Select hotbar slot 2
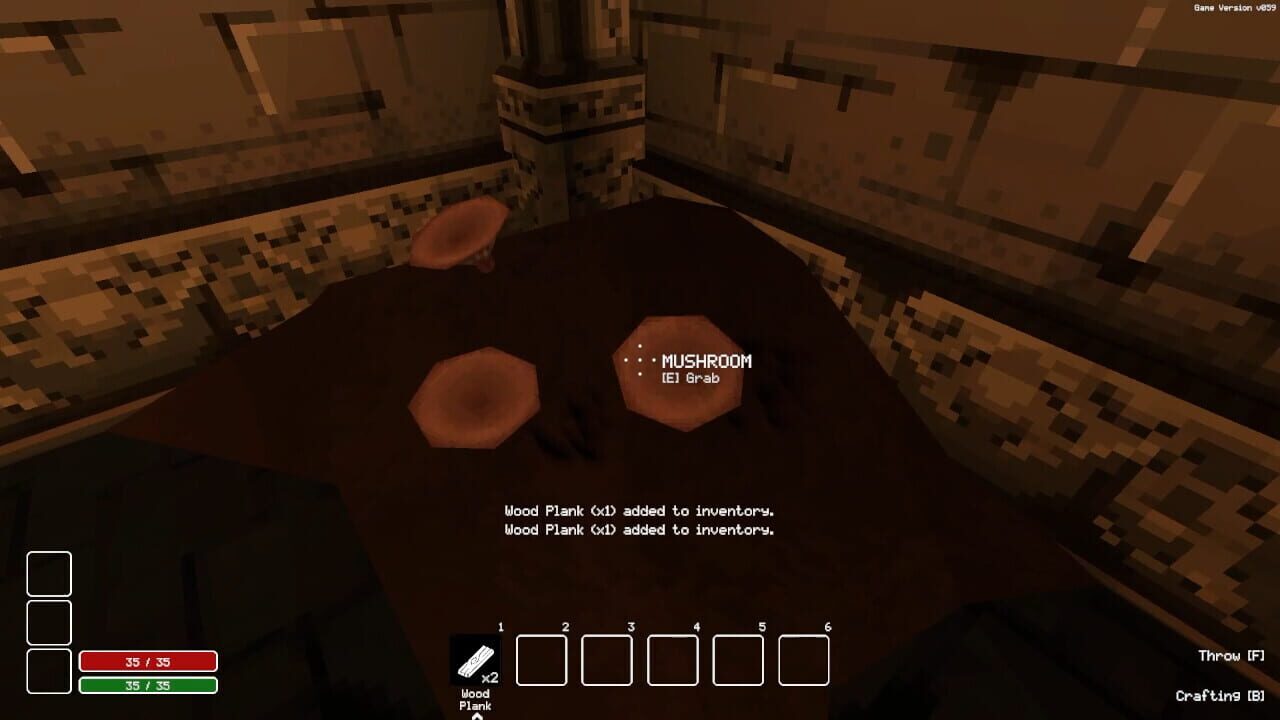1280x720 pixels. [541, 658]
